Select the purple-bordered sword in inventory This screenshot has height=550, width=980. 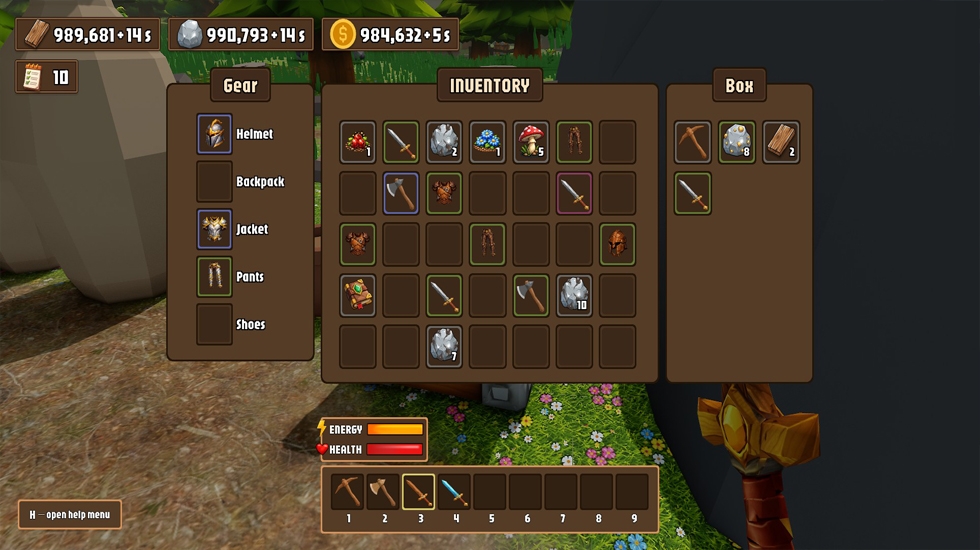tap(575, 193)
